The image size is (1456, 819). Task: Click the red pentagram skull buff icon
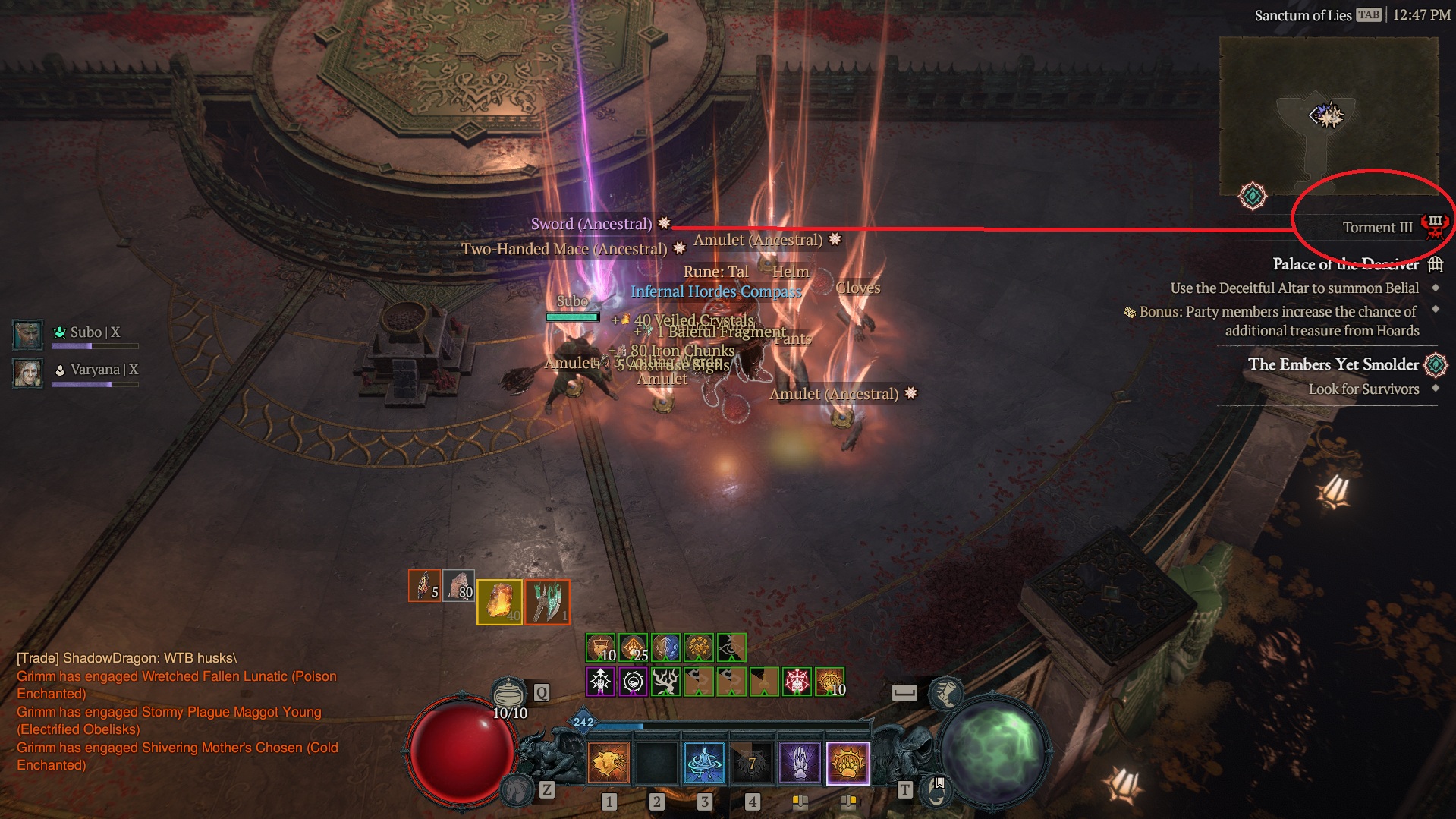[797, 682]
